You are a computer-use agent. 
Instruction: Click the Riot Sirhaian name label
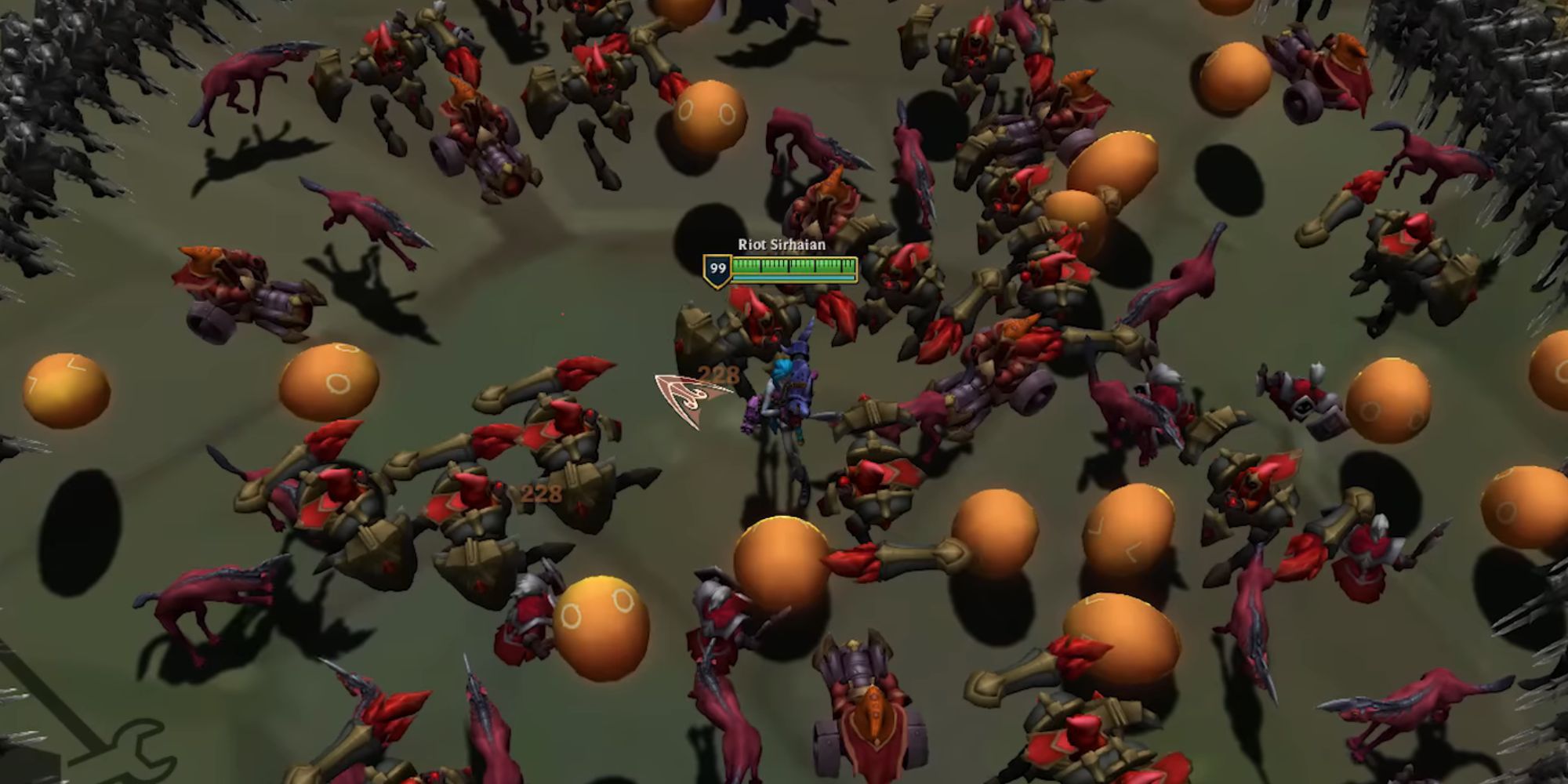(780, 245)
